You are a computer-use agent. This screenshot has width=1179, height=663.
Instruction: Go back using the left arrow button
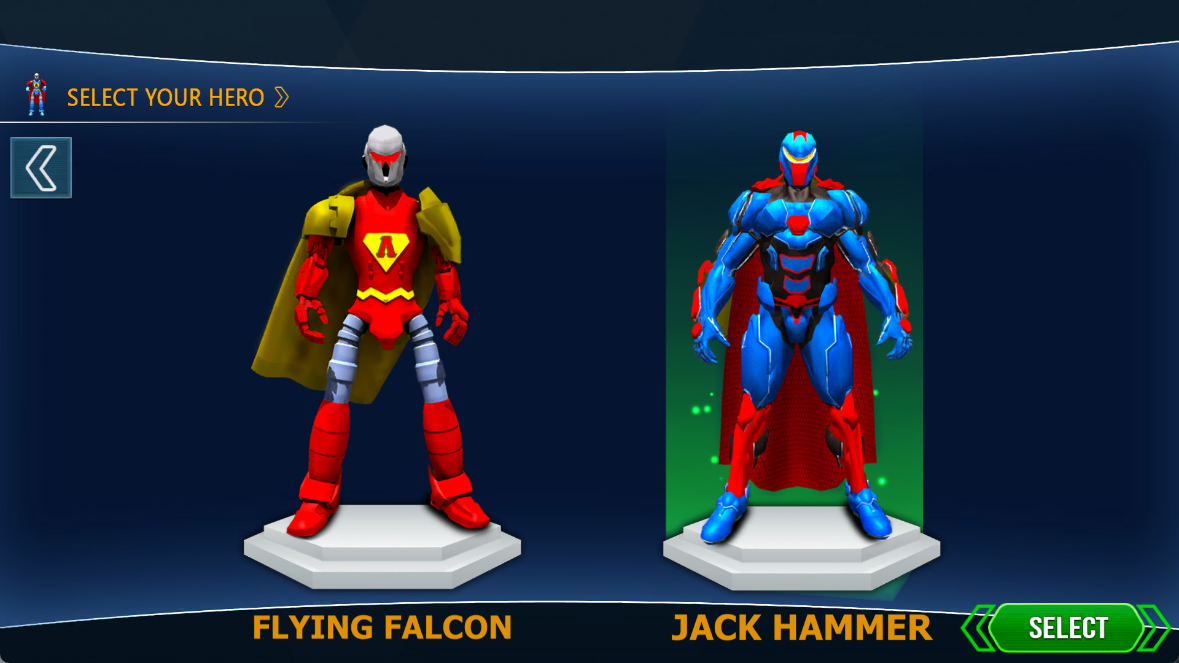[41, 167]
